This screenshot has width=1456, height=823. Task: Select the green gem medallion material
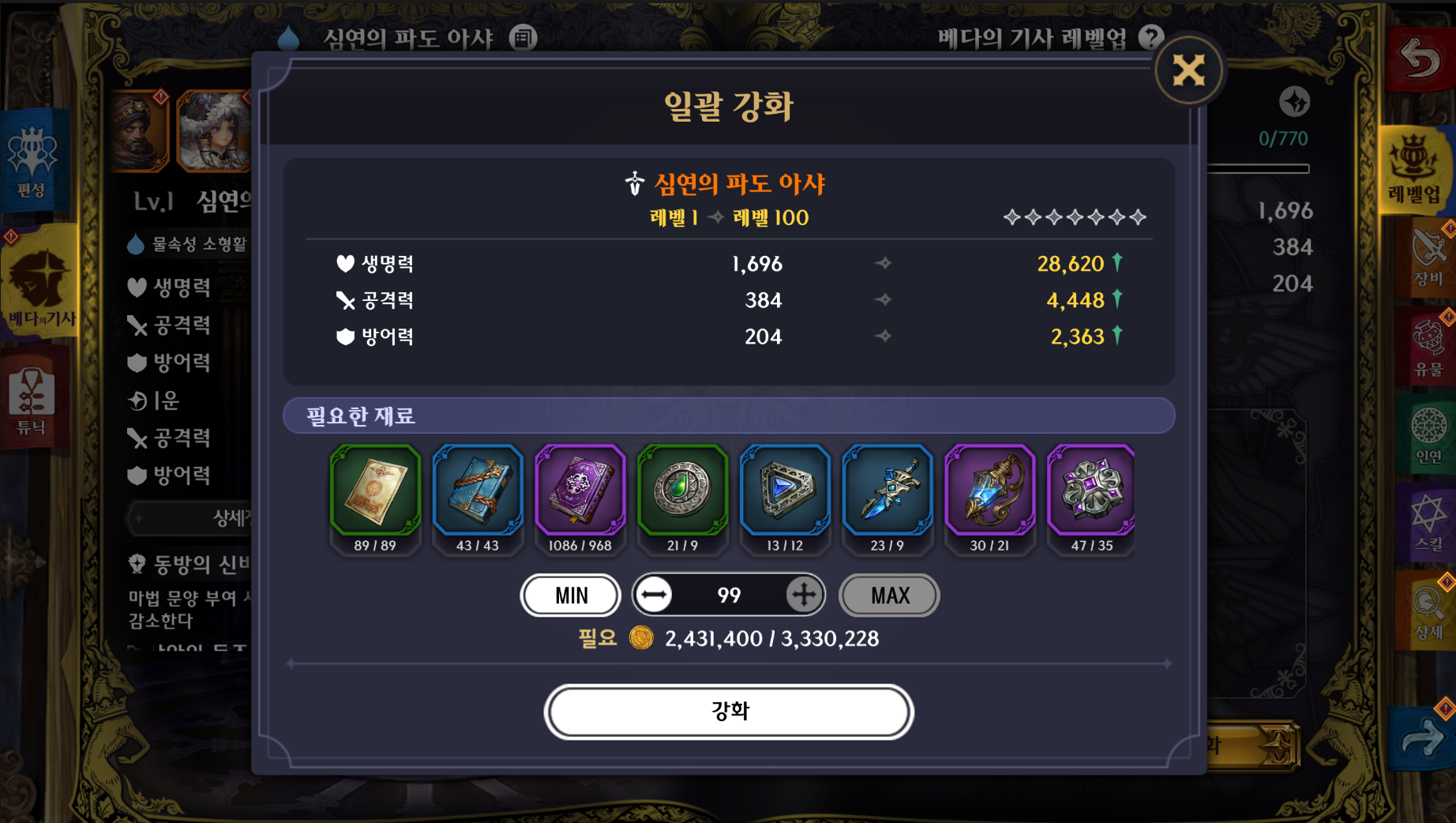tap(682, 491)
